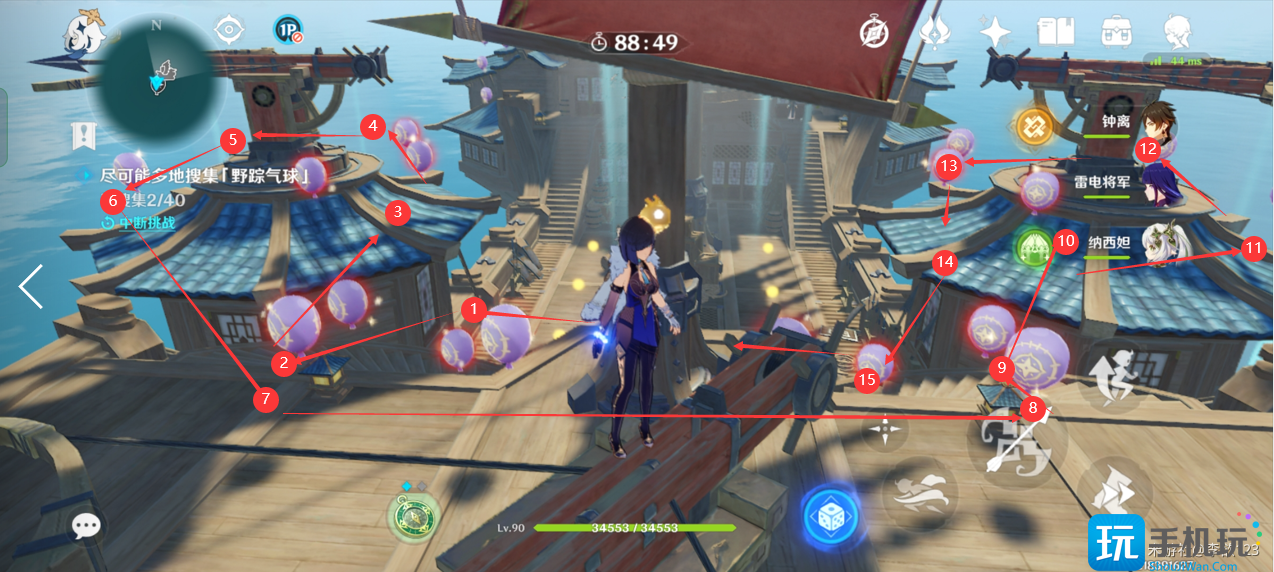Open the compass events icon

(874, 33)
